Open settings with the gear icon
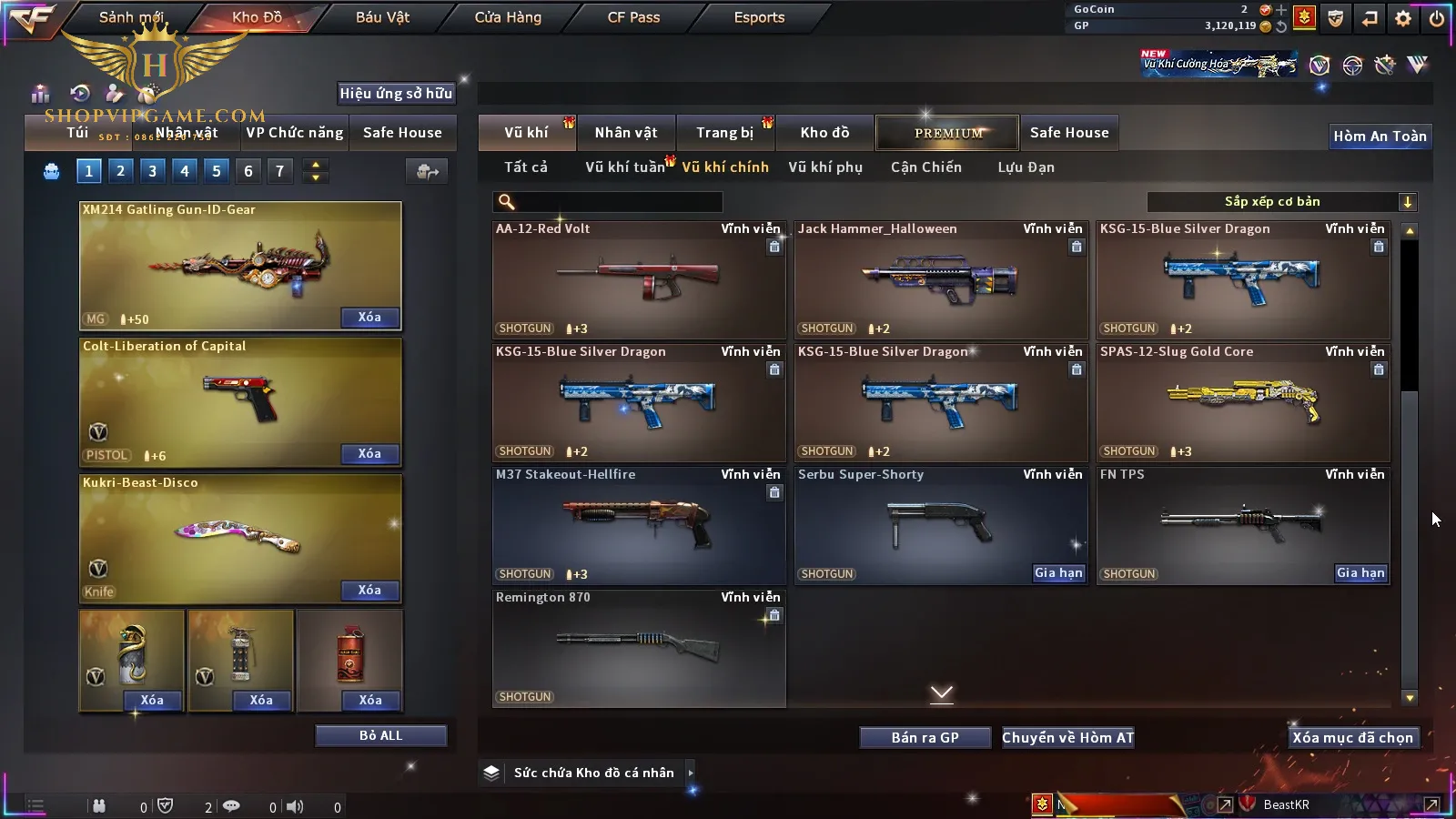Viewport: 1456px width, 819px height. pyautogui.click(x=1403, y=18)
